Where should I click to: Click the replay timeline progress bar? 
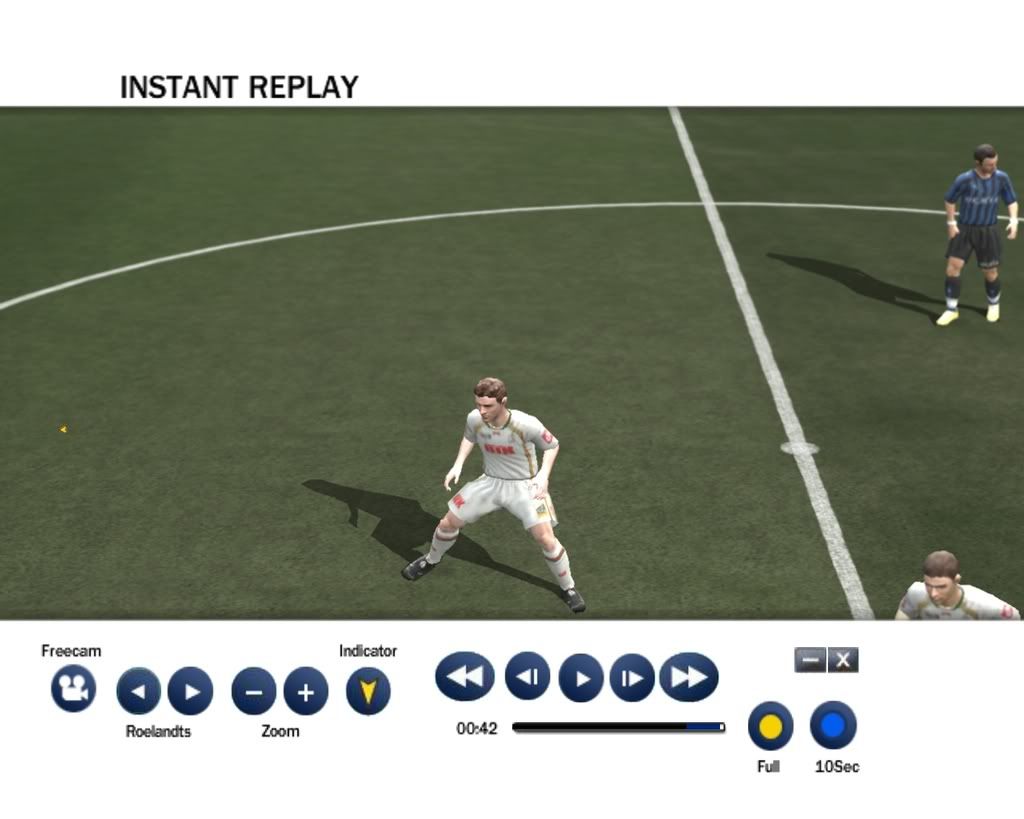618,728
